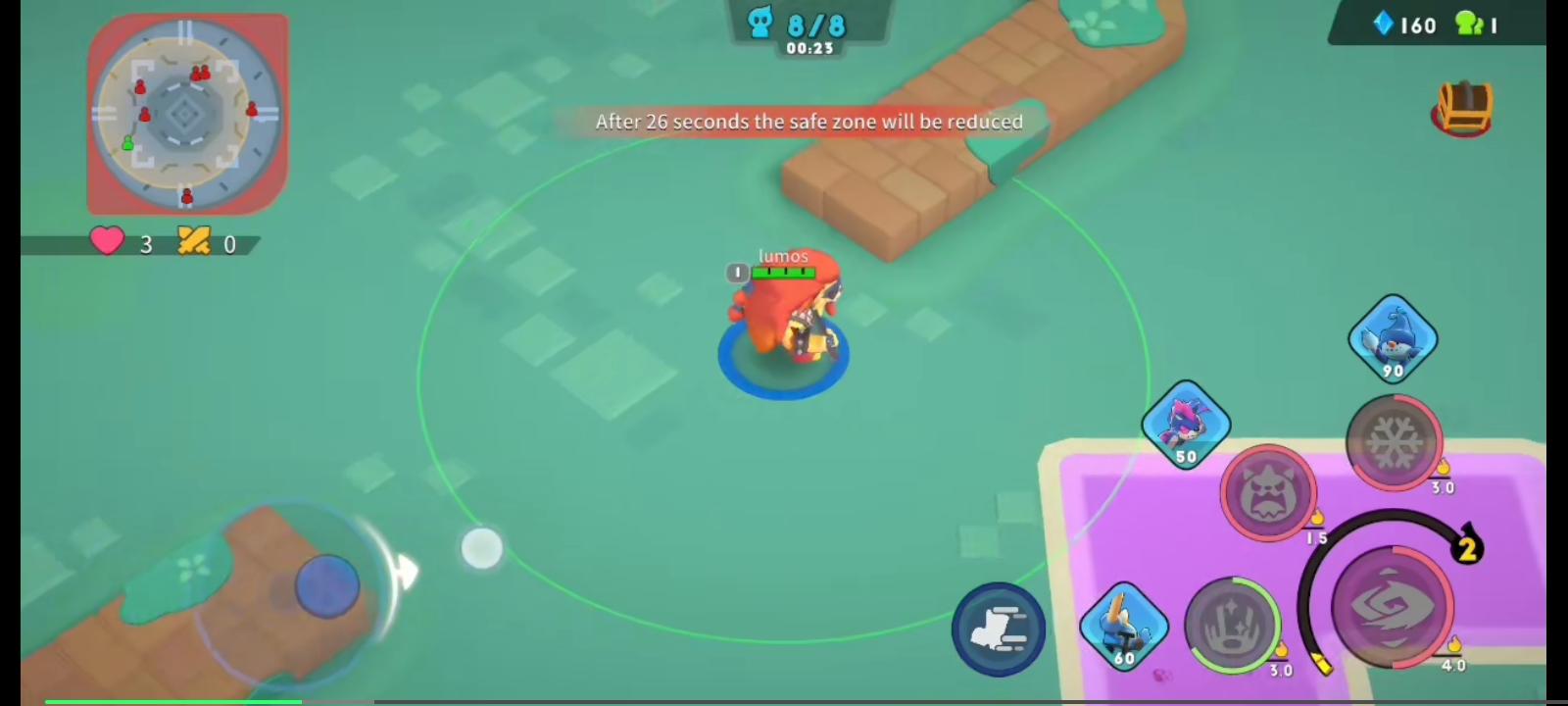The width and height of the screenshot is (1568, 706).
Task: Tap the crossed swords kill counter showing 0
Action: [209, 243]
